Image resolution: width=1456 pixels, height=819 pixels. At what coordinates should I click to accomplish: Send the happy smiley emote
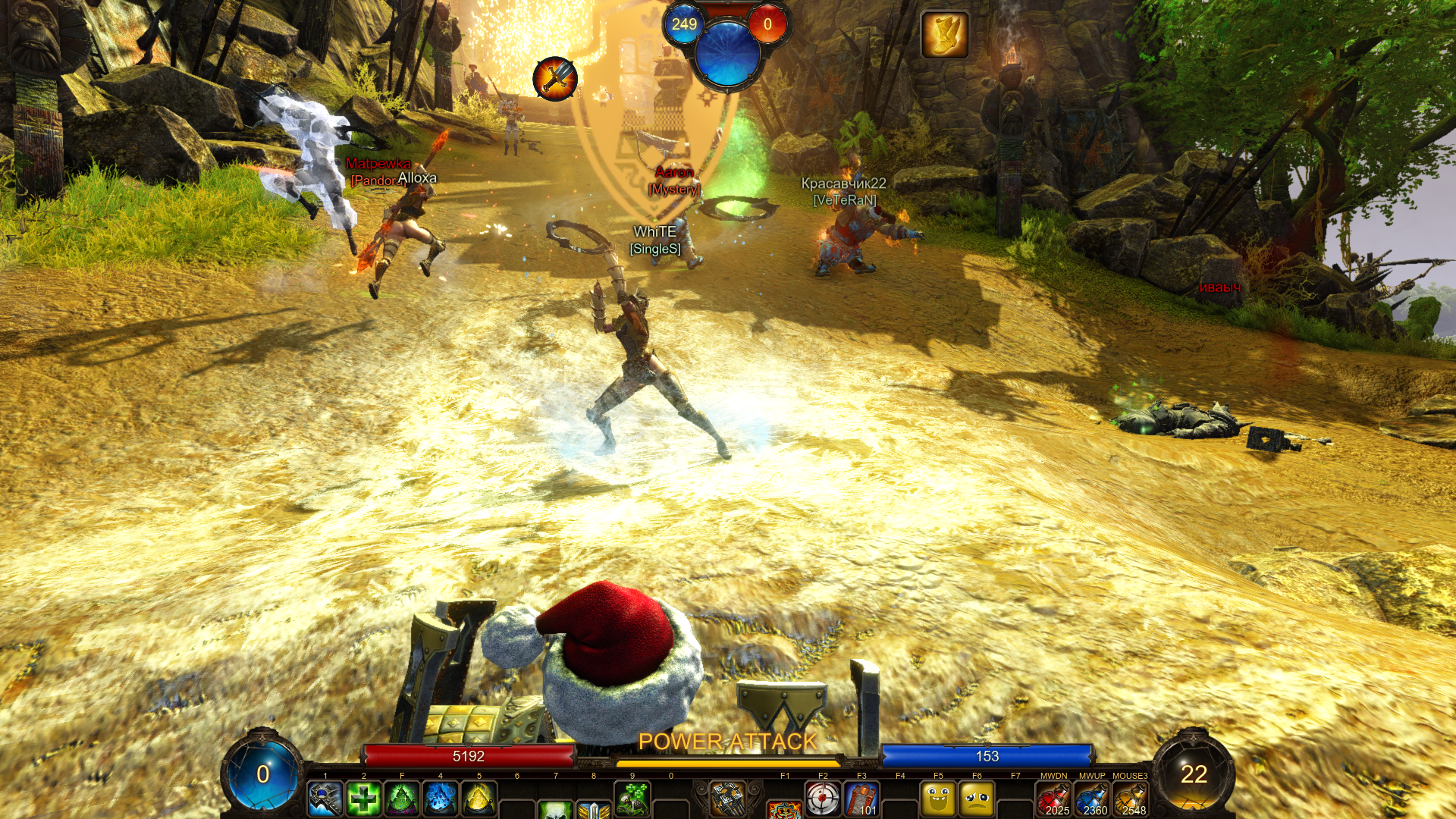(x=938, y=799)
